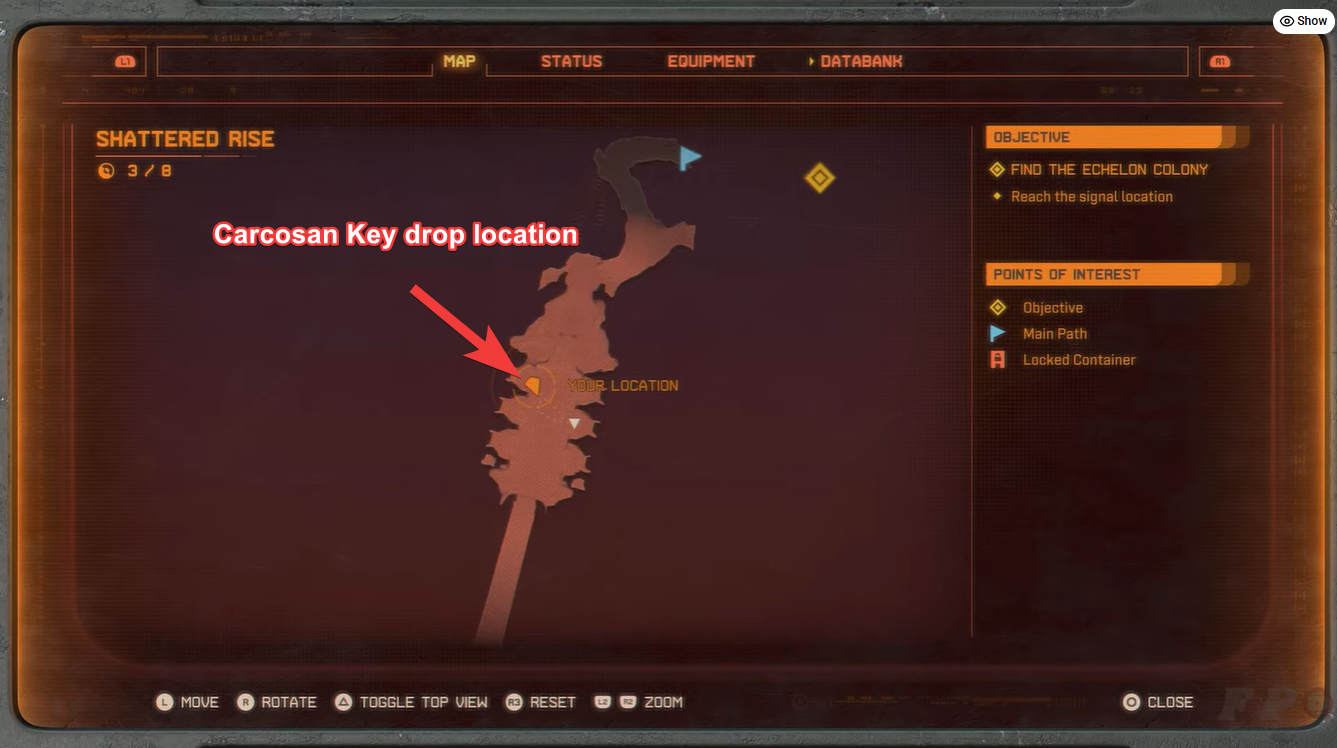
Task: Click the Main Path arrow icon in the legend
Action: [x=996, y=333]
